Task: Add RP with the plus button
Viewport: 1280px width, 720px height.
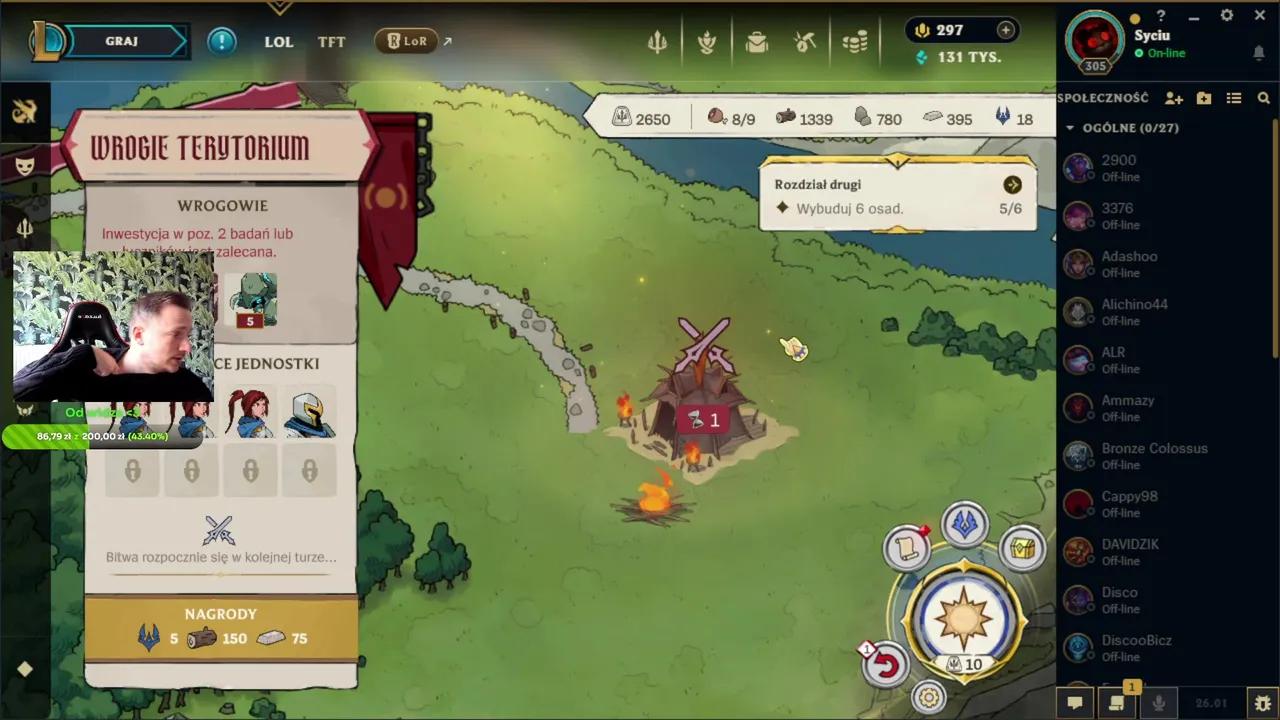Action: [1005, 30]
